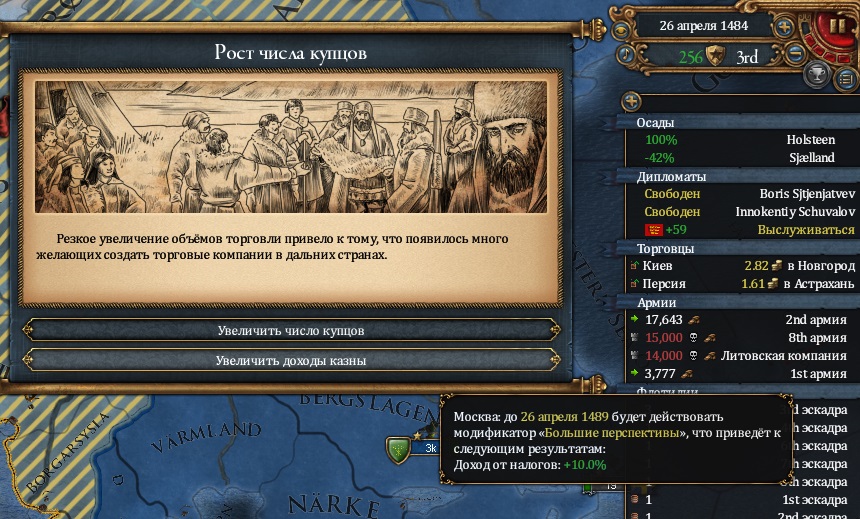Image resolution: width=860 pixels, height=519 pixels.
Task: Select diplomat Boris Sjtjenjatvev
Action: [740, 194]
